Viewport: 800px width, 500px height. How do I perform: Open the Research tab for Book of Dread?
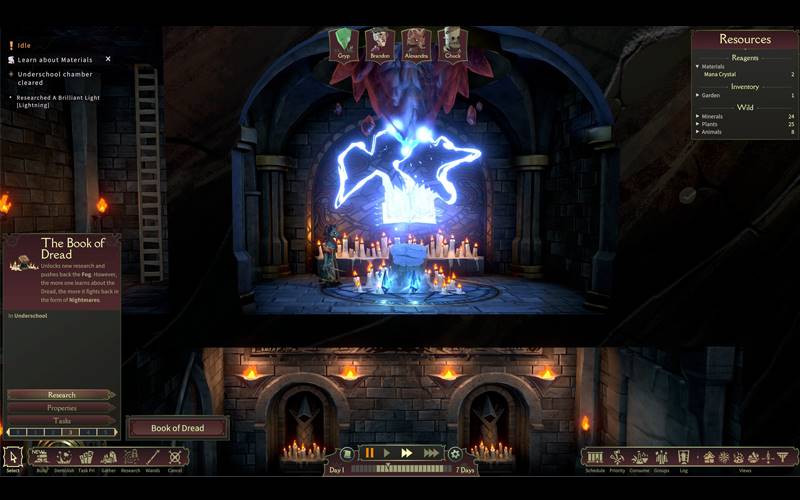[x=61, y=395]
